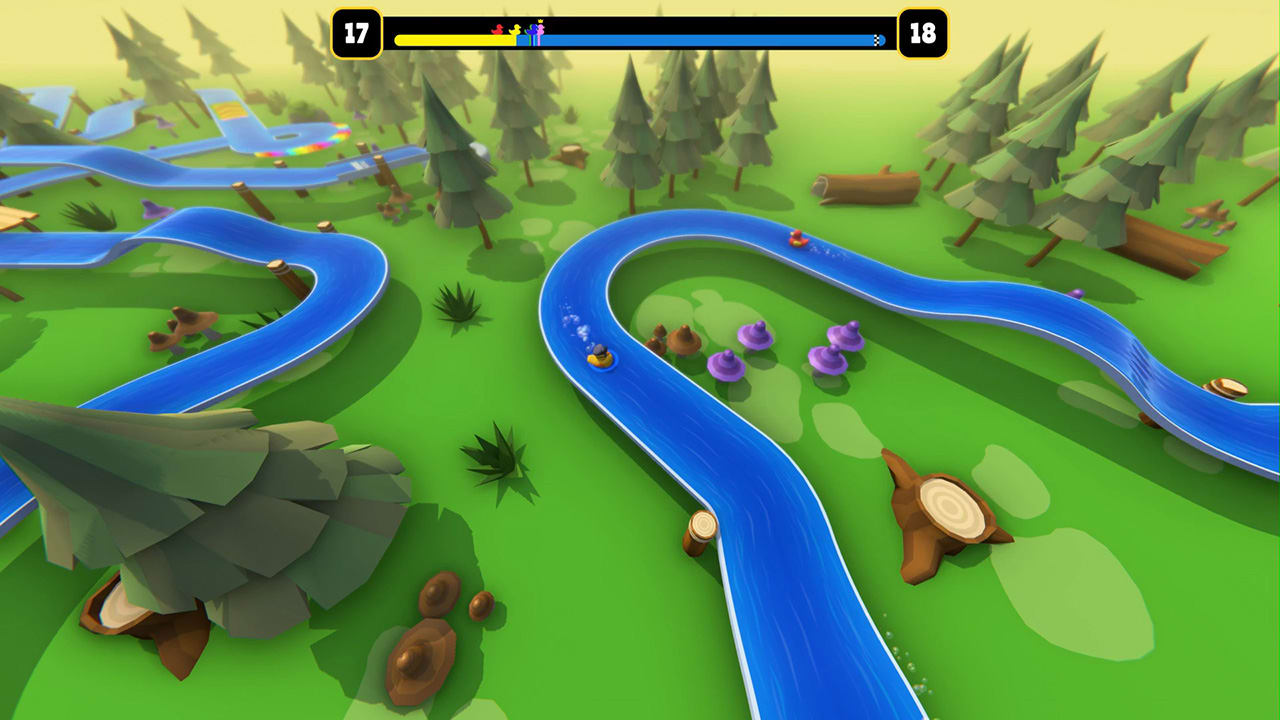This screenshot has height=720, width=1280.
Task: Click the fallen log near the top right
Action: pyautogui.click(x=868, y=185)
